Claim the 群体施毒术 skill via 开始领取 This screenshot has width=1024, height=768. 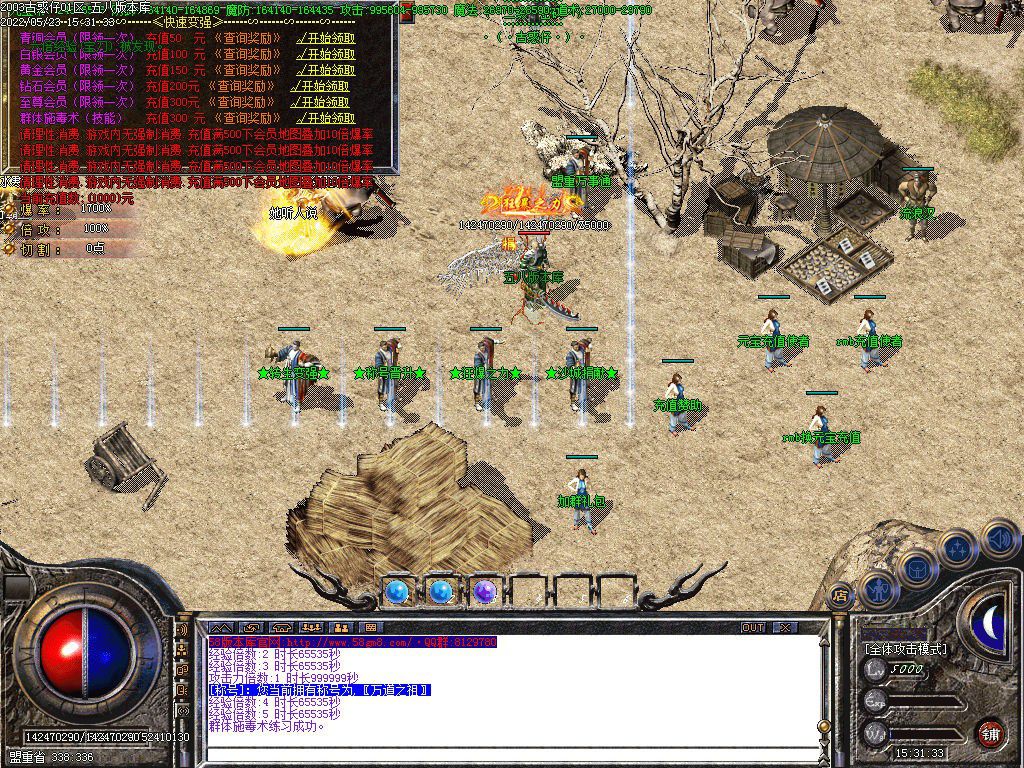[x=327, y=118]
